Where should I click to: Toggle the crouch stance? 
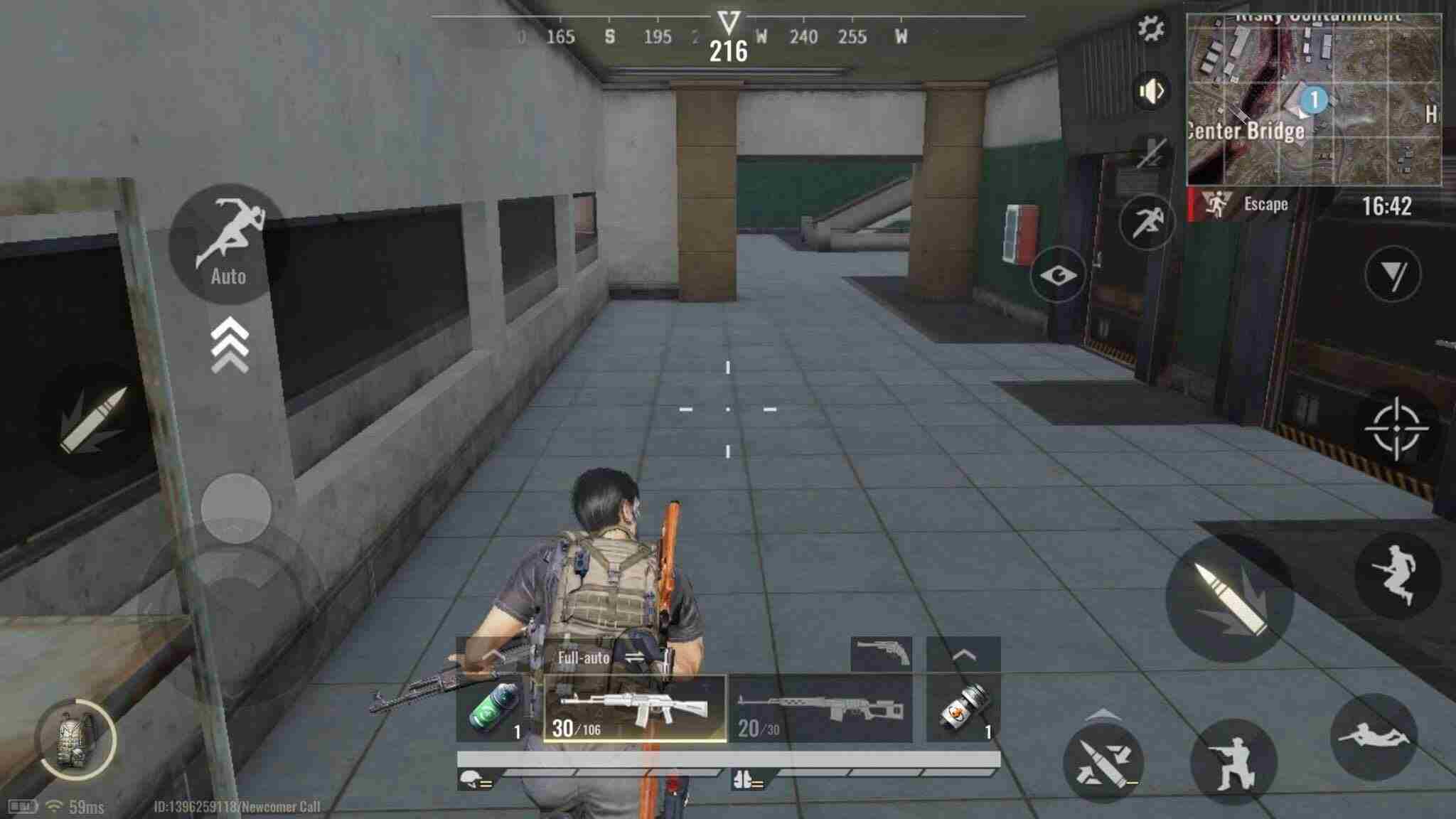click(1233, 762)
